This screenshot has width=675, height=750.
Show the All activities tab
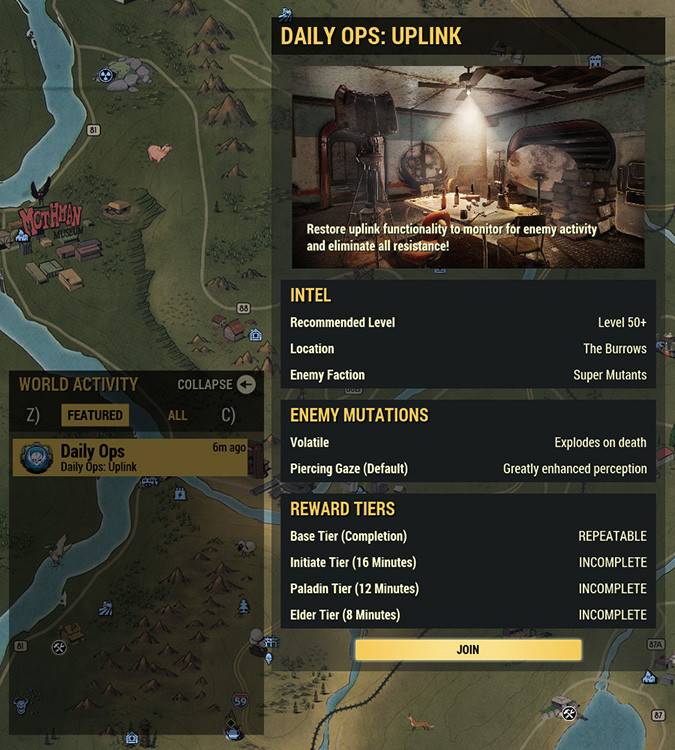pos(177,416)
